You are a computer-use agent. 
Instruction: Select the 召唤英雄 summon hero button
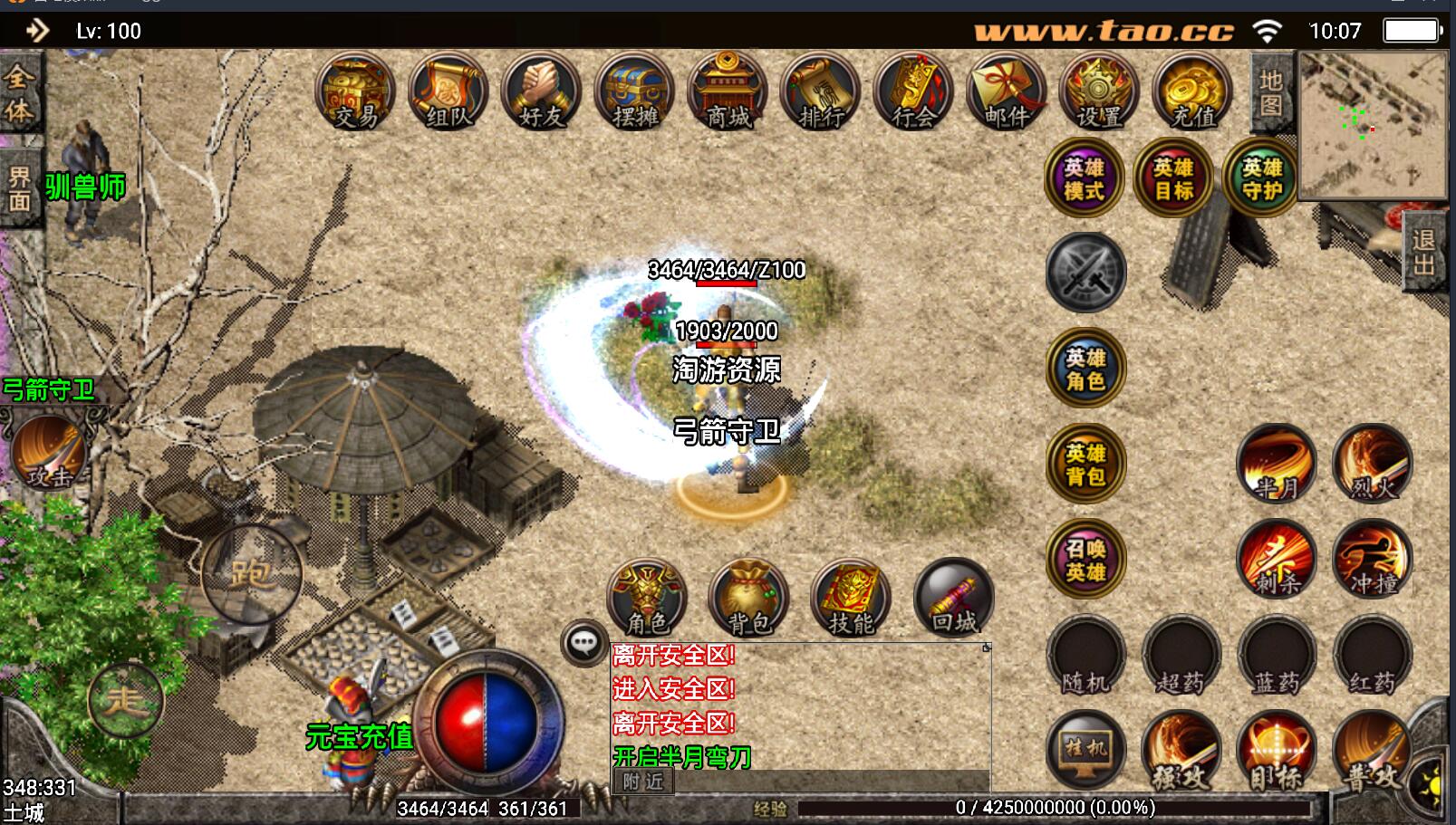point(1085,559)
